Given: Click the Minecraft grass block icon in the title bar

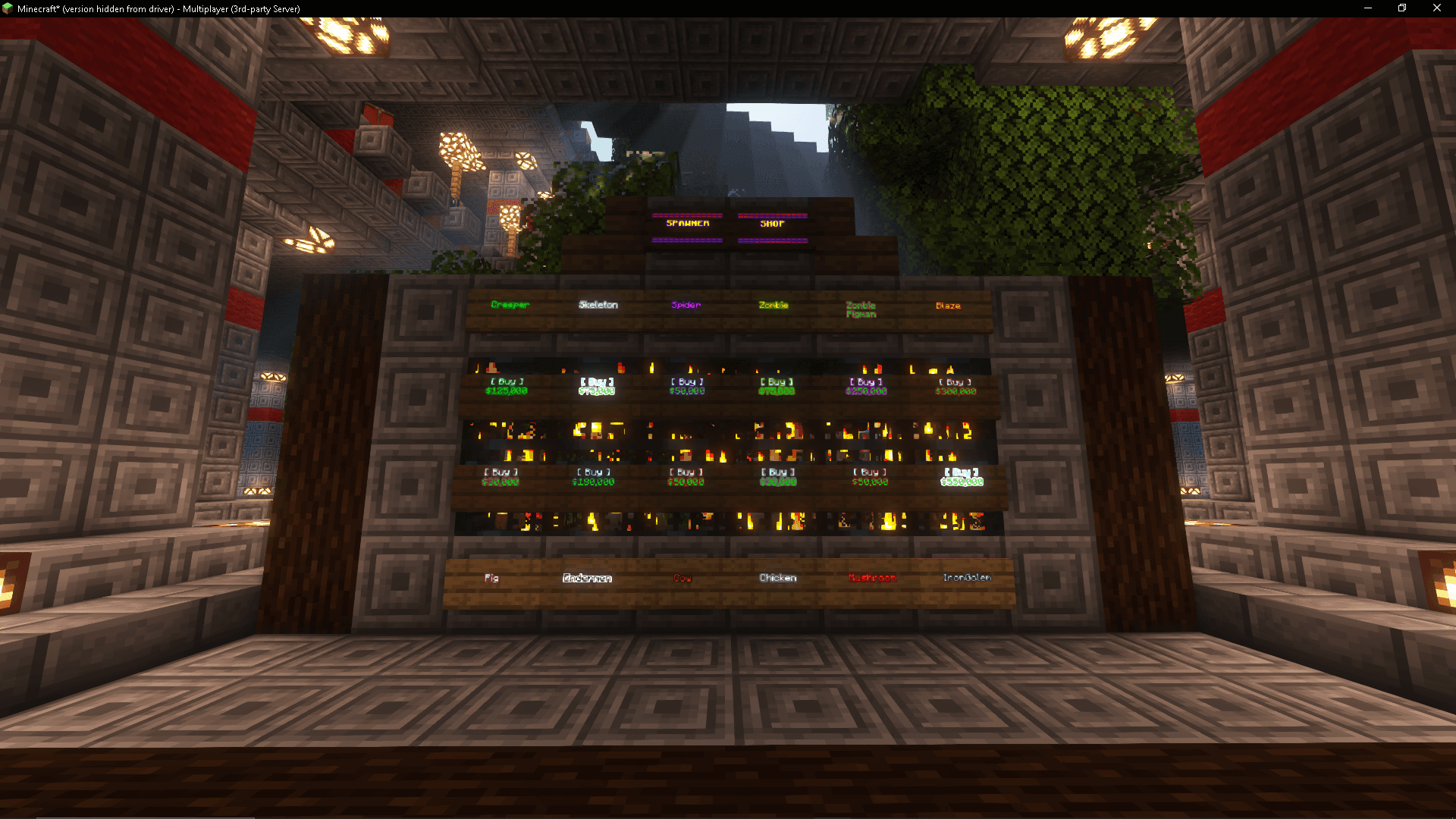Looking at the screenshot, I should click(x=8, y=8).
